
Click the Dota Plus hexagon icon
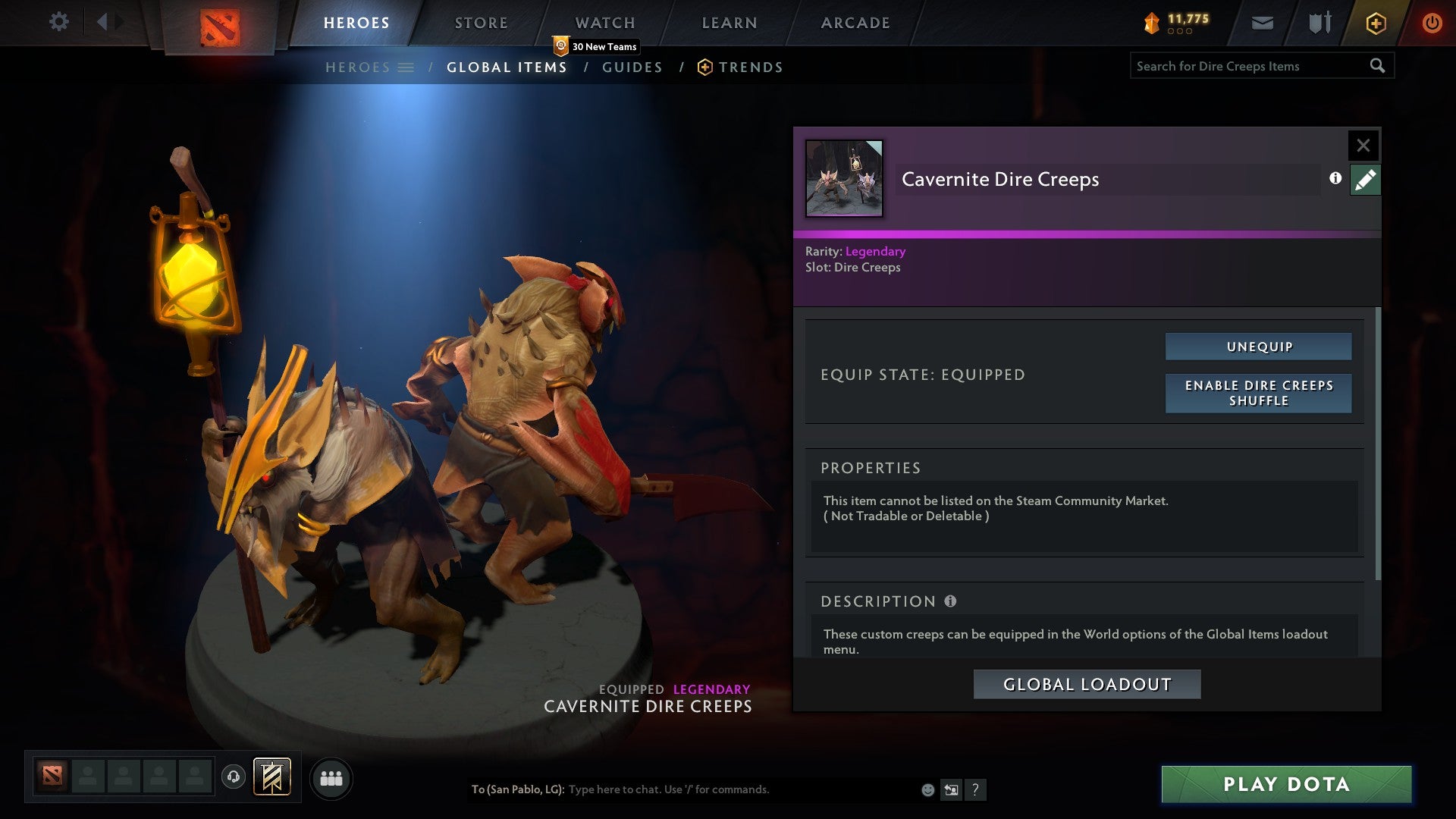[1375, 23]
